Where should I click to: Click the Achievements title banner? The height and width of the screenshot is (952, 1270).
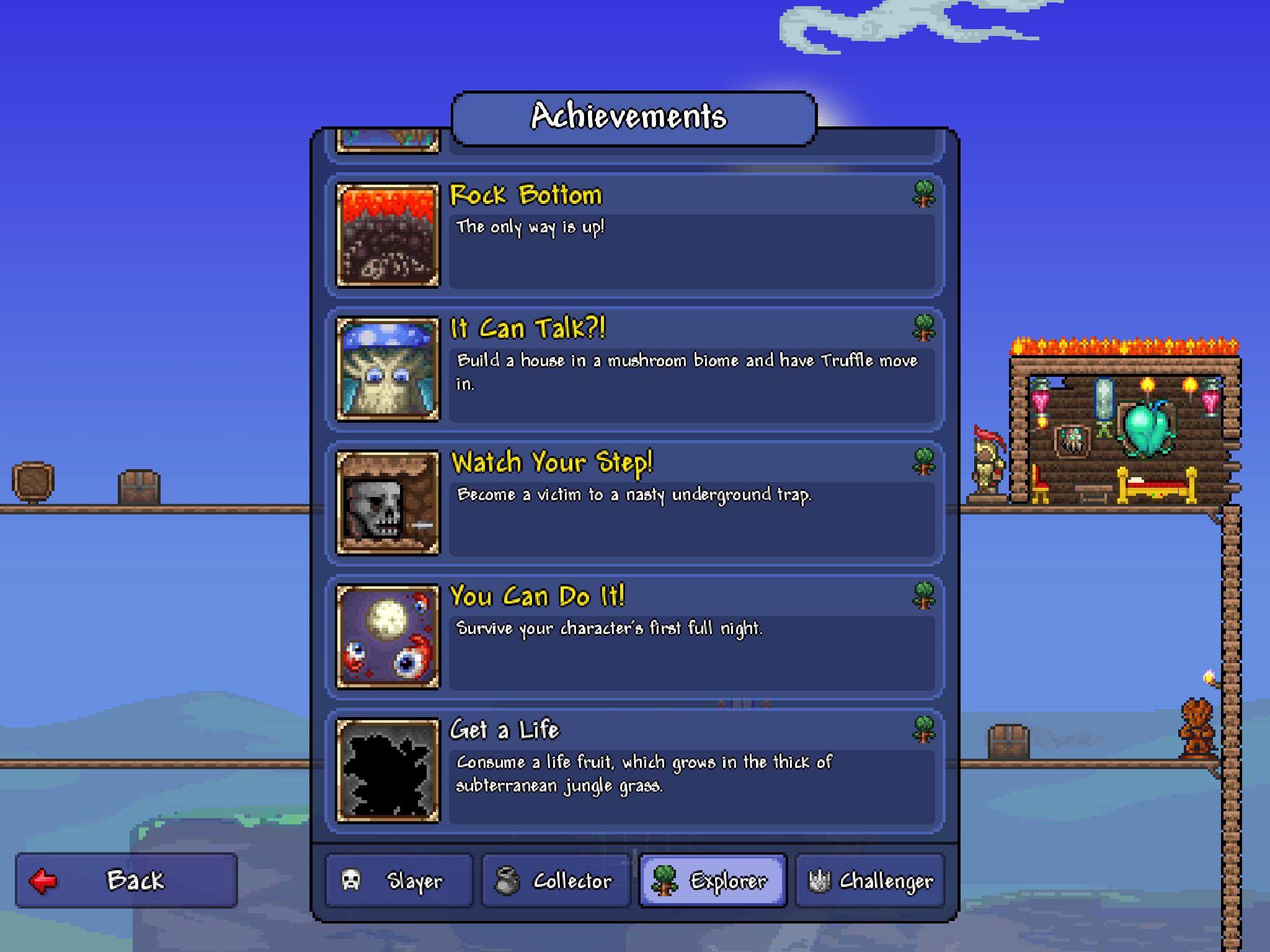(x=633, y=115)
